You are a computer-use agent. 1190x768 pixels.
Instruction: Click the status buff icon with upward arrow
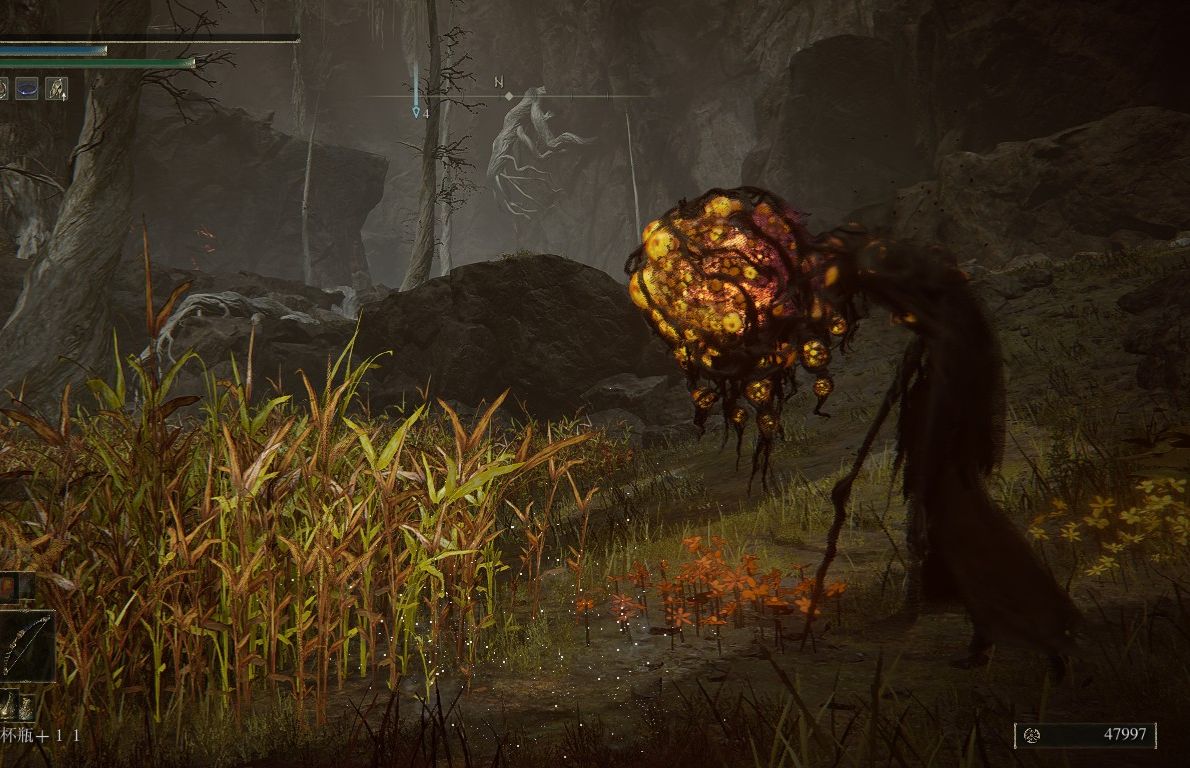point(57,88)
